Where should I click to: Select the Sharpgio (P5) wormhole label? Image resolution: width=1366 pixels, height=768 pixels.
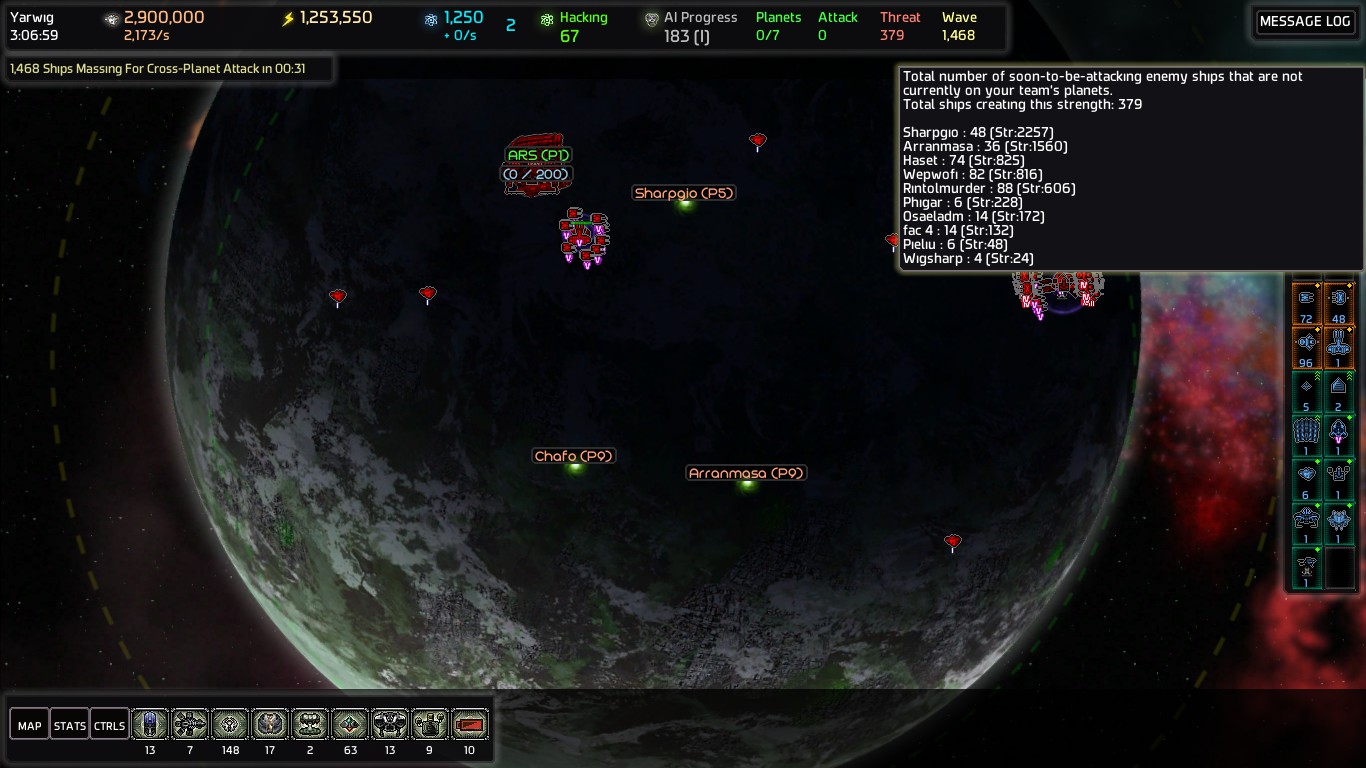[x=684, y=193]
